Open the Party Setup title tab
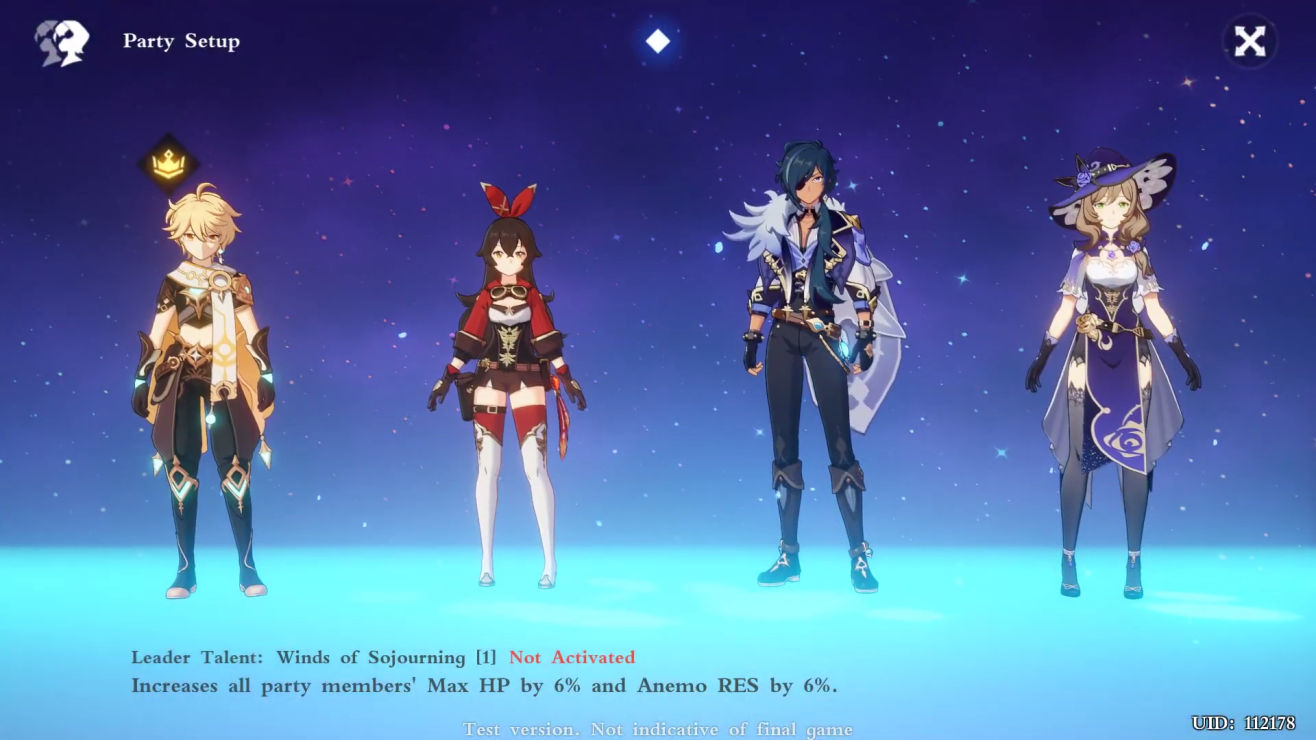1316x740 pixels. point(181,41)
